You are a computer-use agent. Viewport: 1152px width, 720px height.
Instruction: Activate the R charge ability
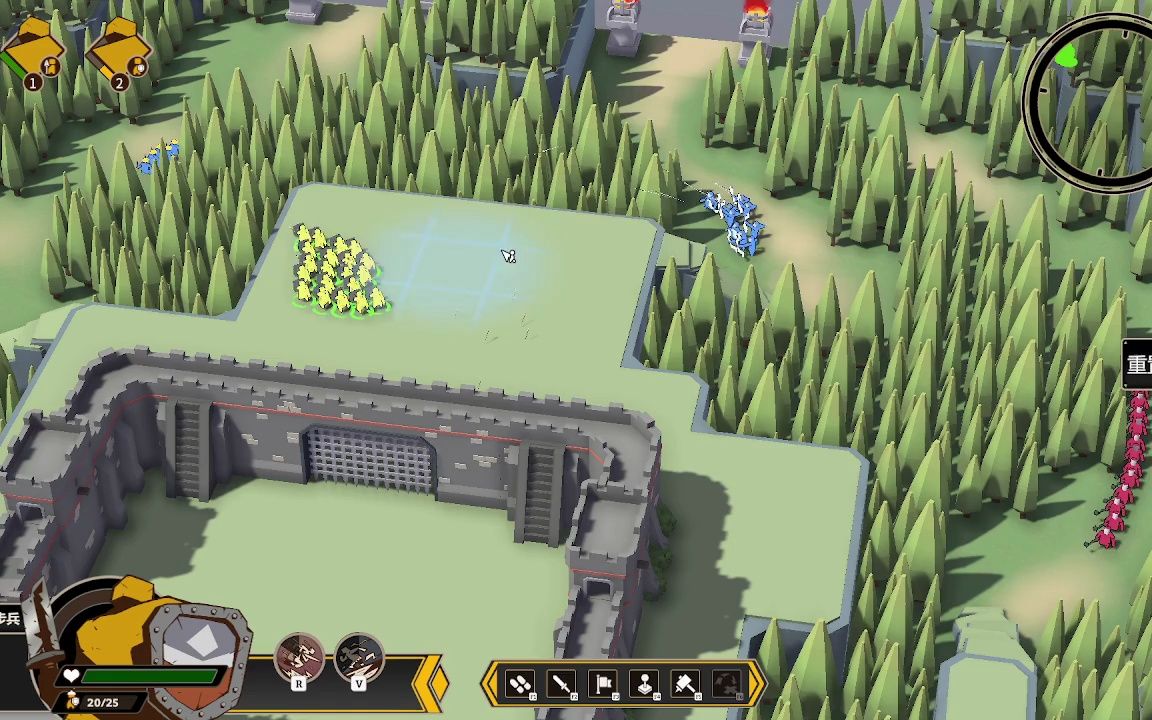(x=299, y=661)
